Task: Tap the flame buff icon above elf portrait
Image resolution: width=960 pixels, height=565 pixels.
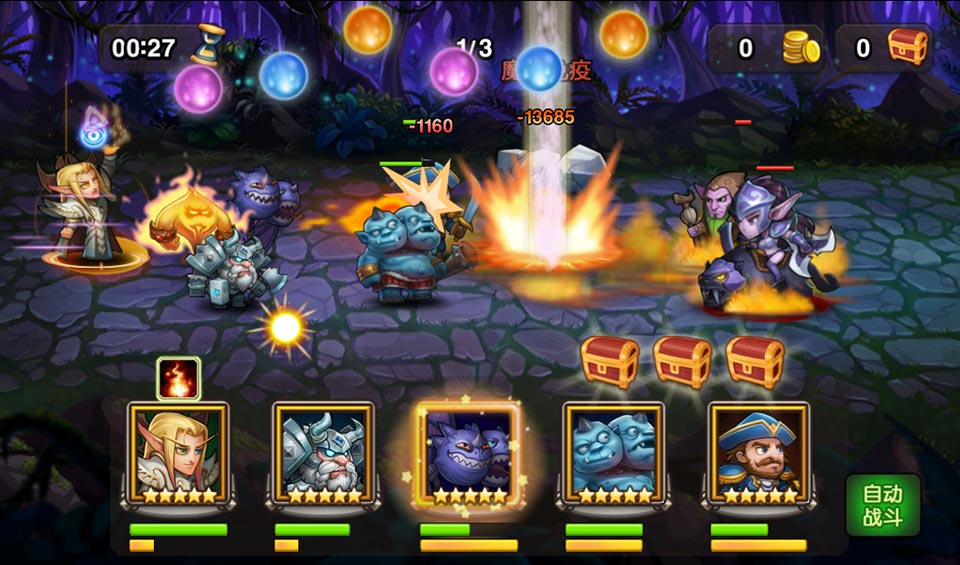Action: coord(179,379)
